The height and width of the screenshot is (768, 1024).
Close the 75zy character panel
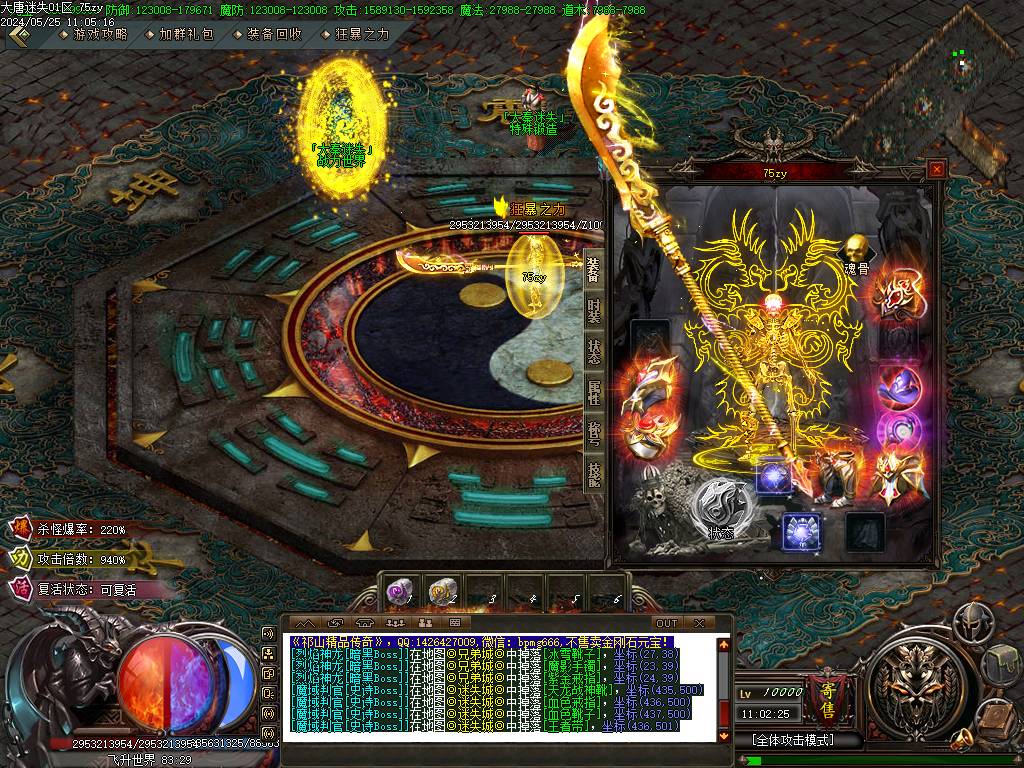coord(936,170)
